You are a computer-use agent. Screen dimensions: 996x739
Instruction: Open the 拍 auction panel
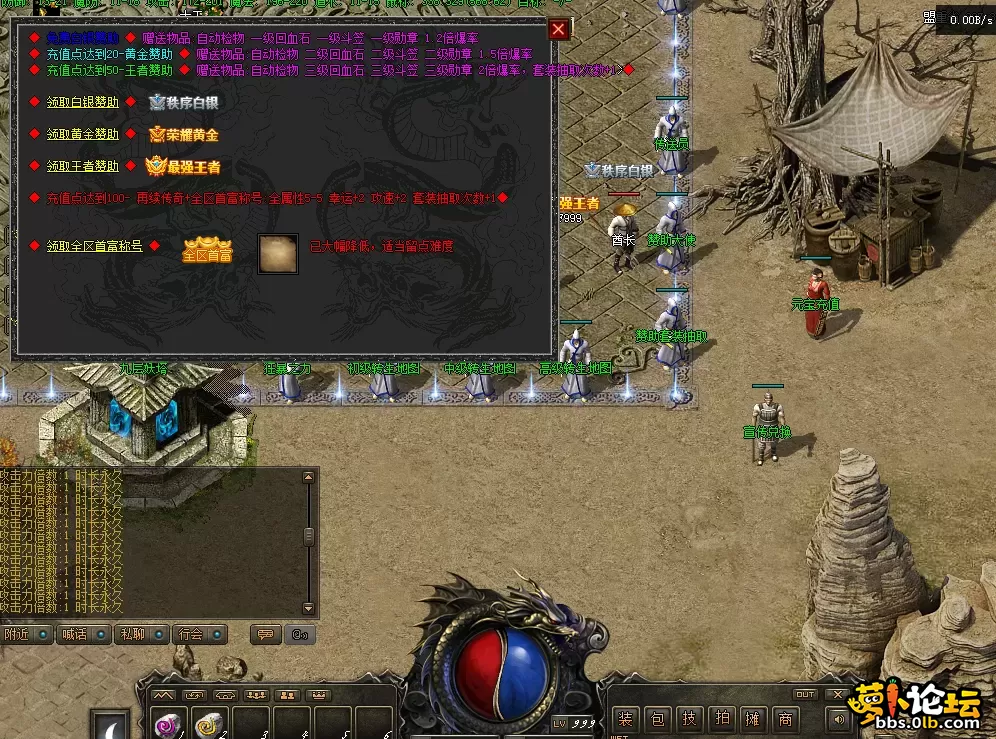(721, 718)
